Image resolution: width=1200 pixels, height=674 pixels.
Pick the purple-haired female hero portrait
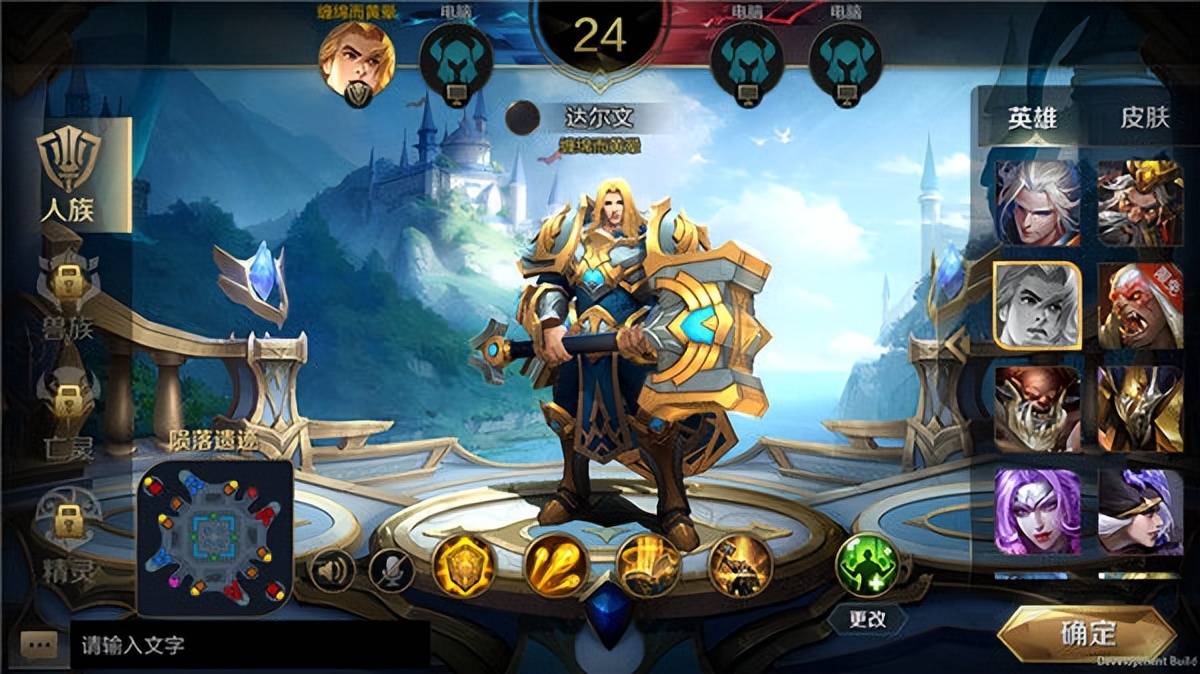[1037, 512]
